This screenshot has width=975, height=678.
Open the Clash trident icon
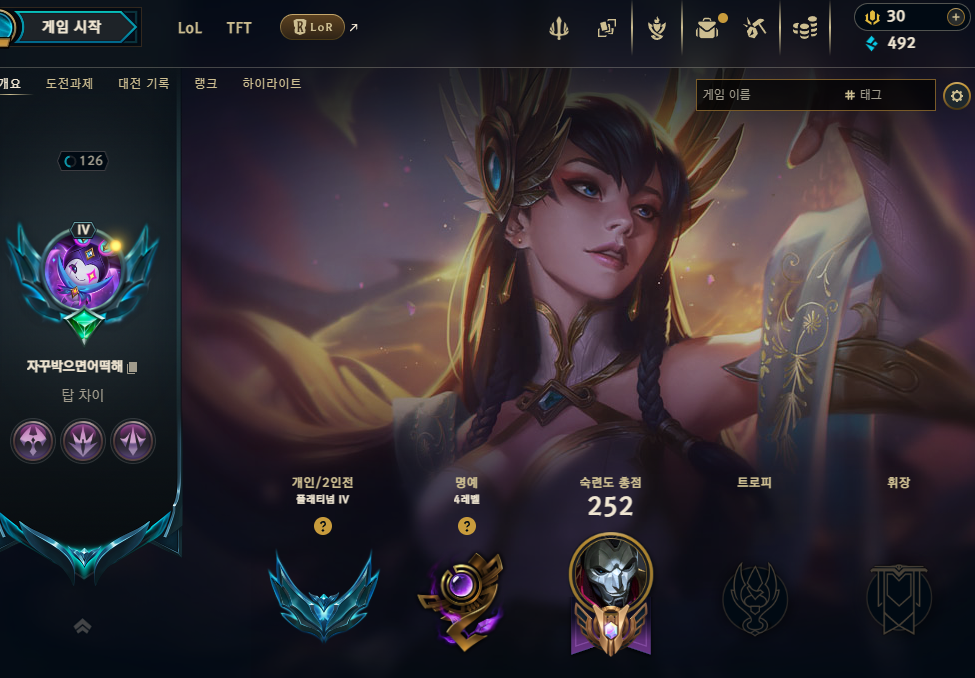pyautogui.click(x=558, y=29)
